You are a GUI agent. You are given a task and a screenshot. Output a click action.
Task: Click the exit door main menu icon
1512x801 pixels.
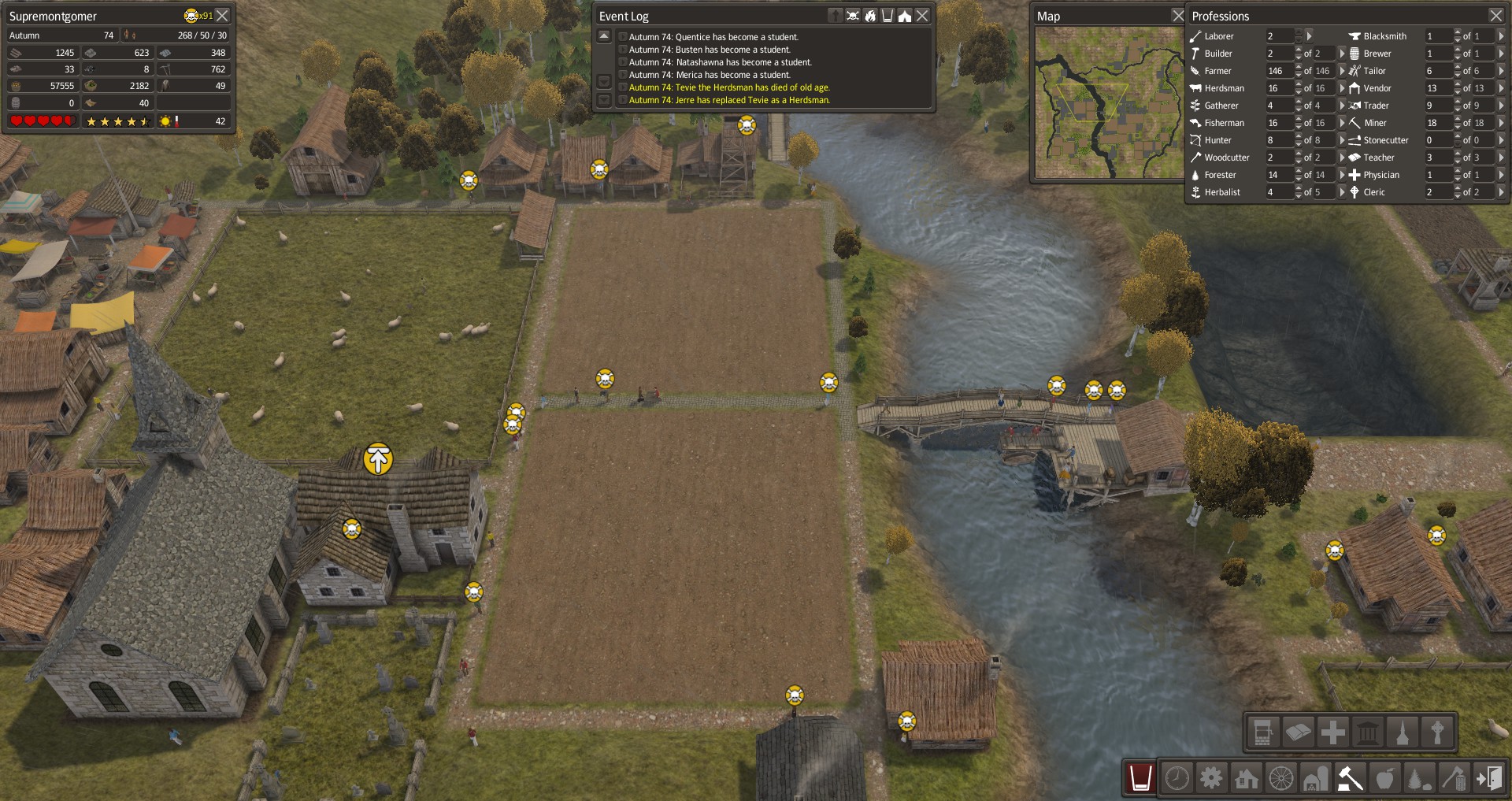1489,778
